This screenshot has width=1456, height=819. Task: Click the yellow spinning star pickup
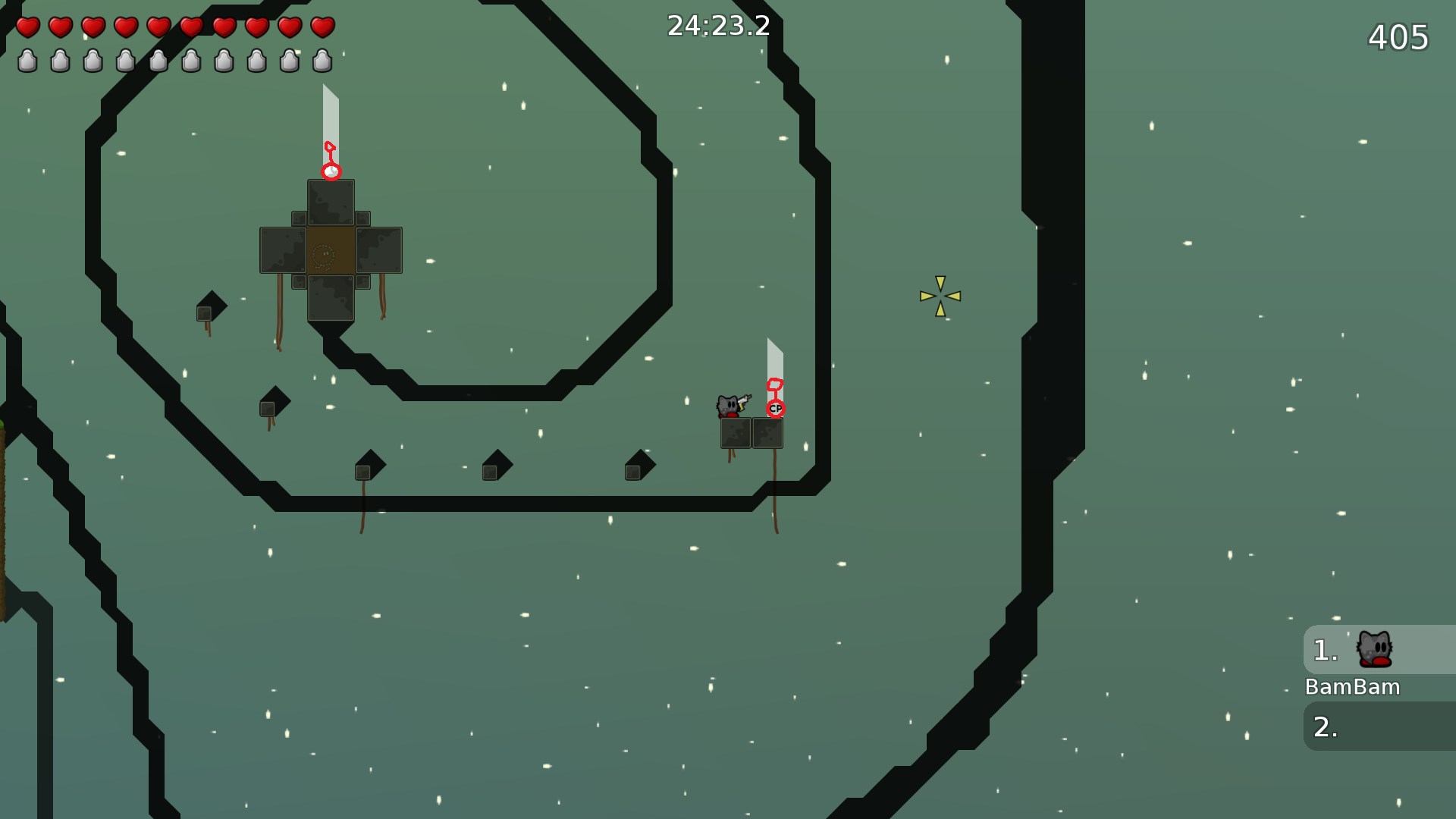(940, 295)
